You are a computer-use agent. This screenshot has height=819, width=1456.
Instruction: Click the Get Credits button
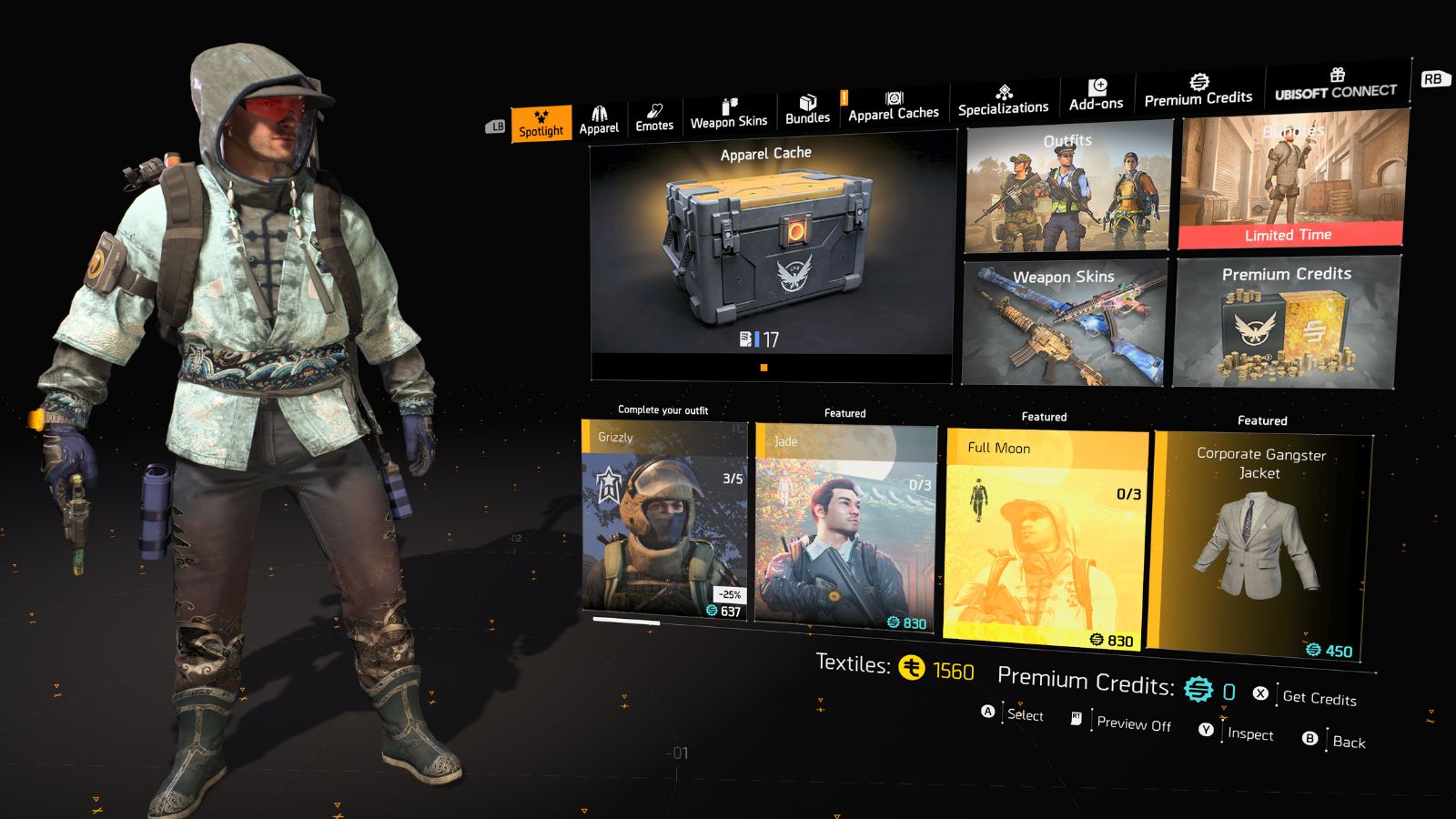pyautogui.click(x=1318, y=699)
